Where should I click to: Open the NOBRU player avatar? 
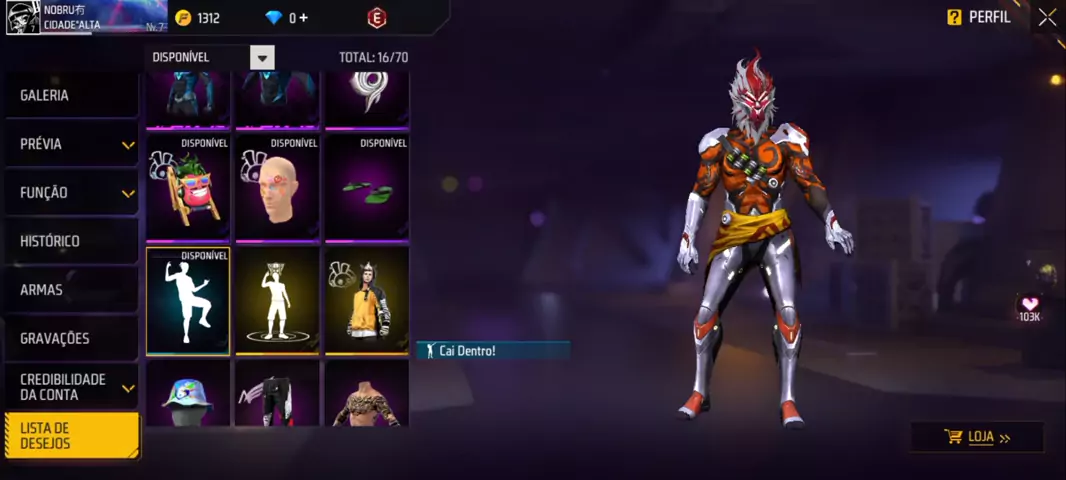23,18
